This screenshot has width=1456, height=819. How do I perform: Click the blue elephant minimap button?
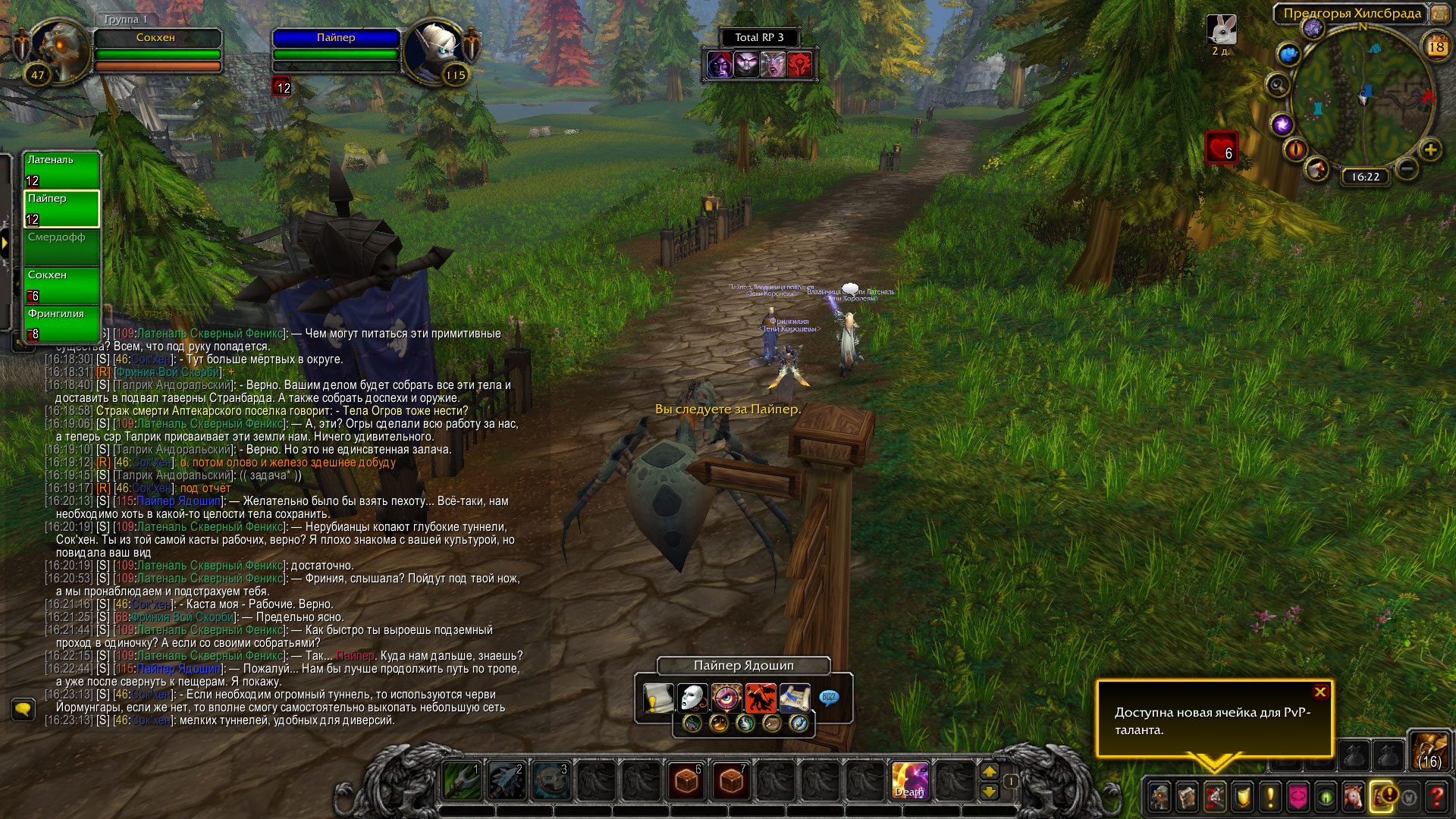1288,55
